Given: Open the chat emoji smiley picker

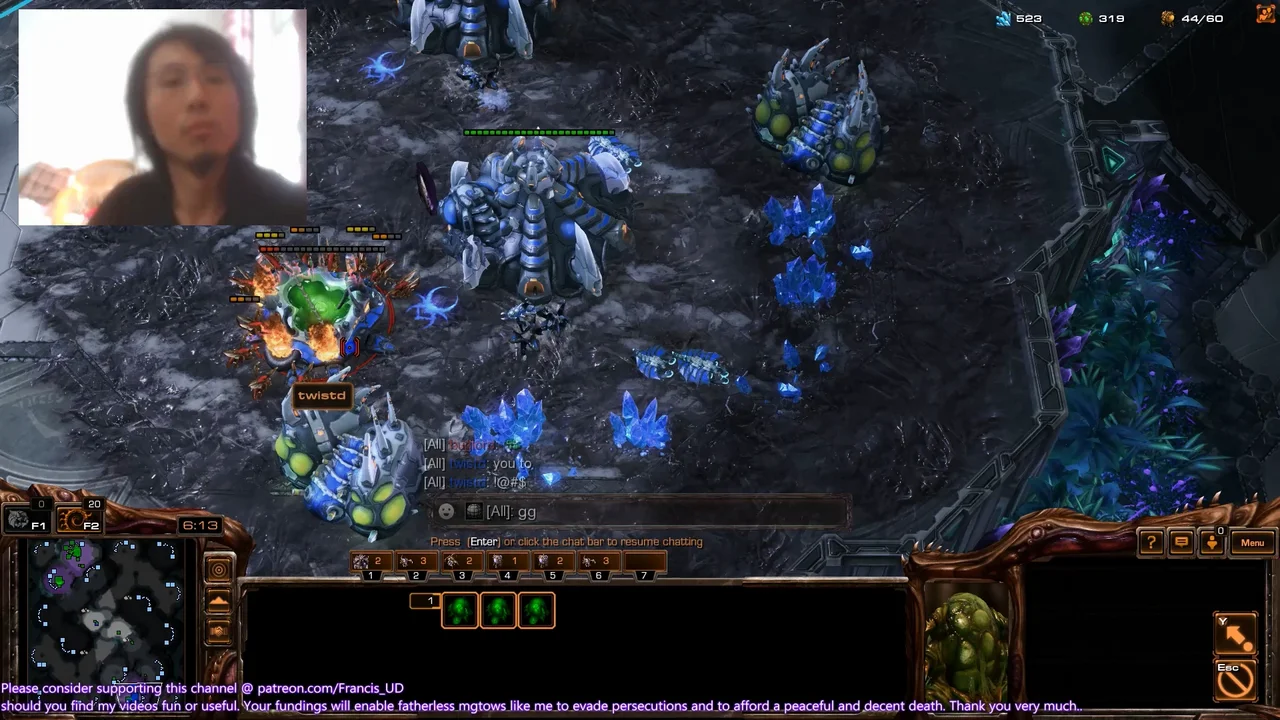Looking at the screenshot, I should [x=446, y=512].
